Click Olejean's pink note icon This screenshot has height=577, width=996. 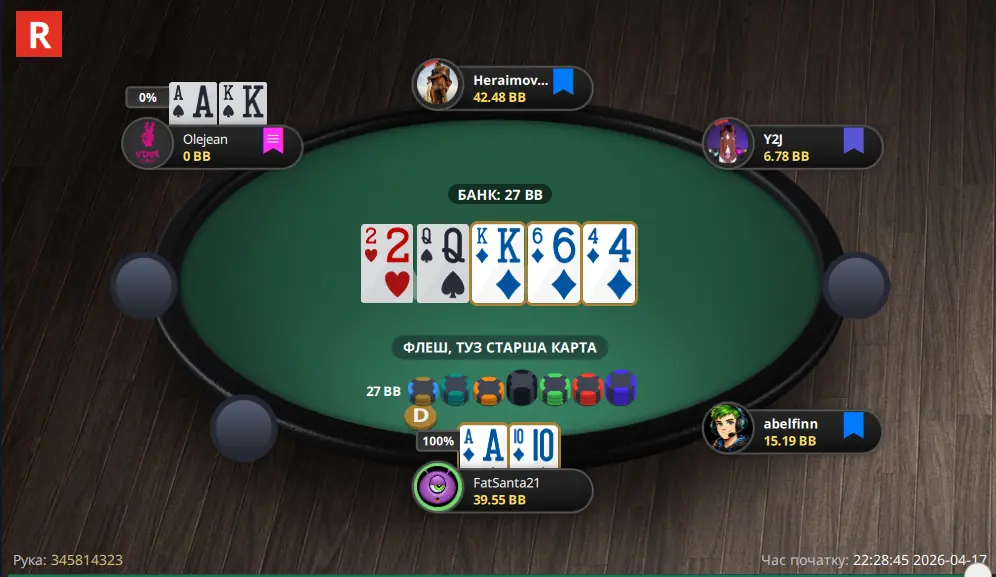pyautogui.click(x=273, y=141)
